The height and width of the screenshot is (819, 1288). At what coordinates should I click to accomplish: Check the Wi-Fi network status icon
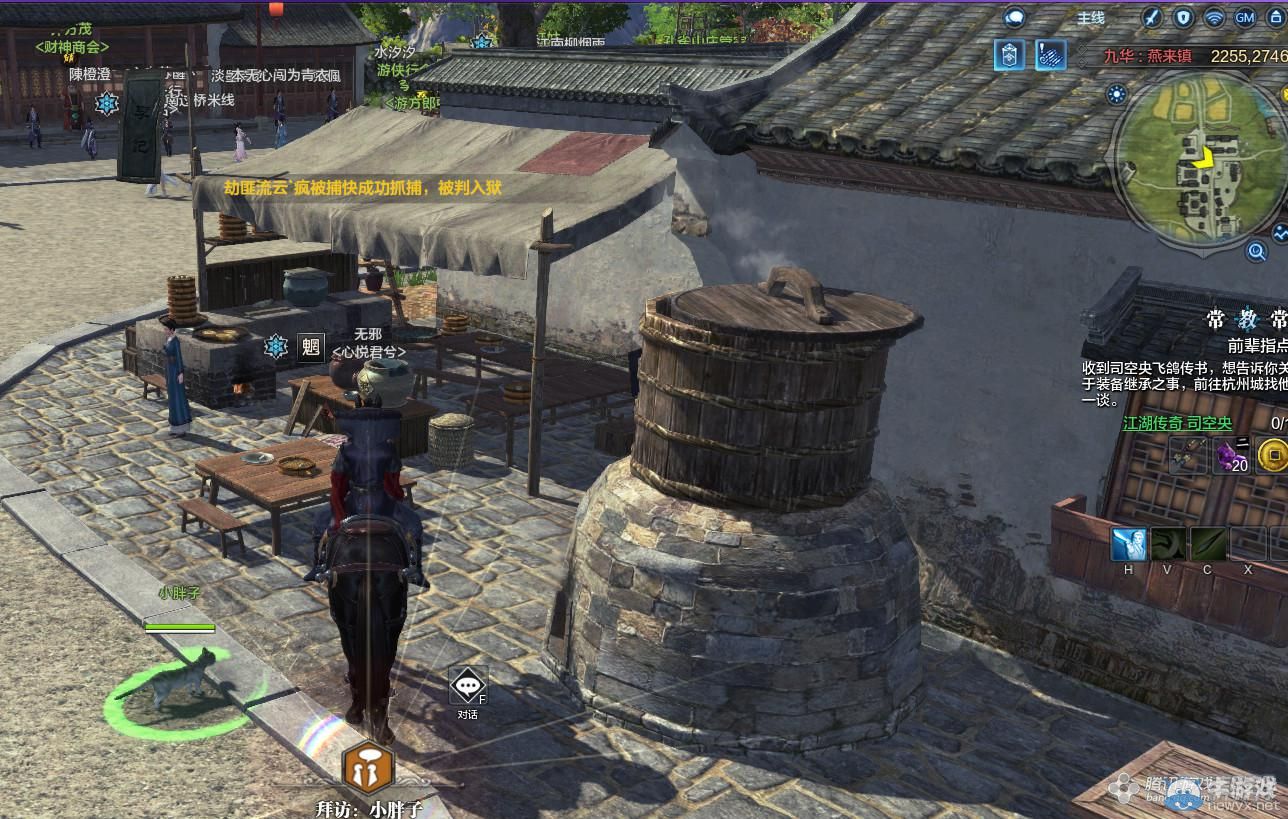pos(1214,17)
